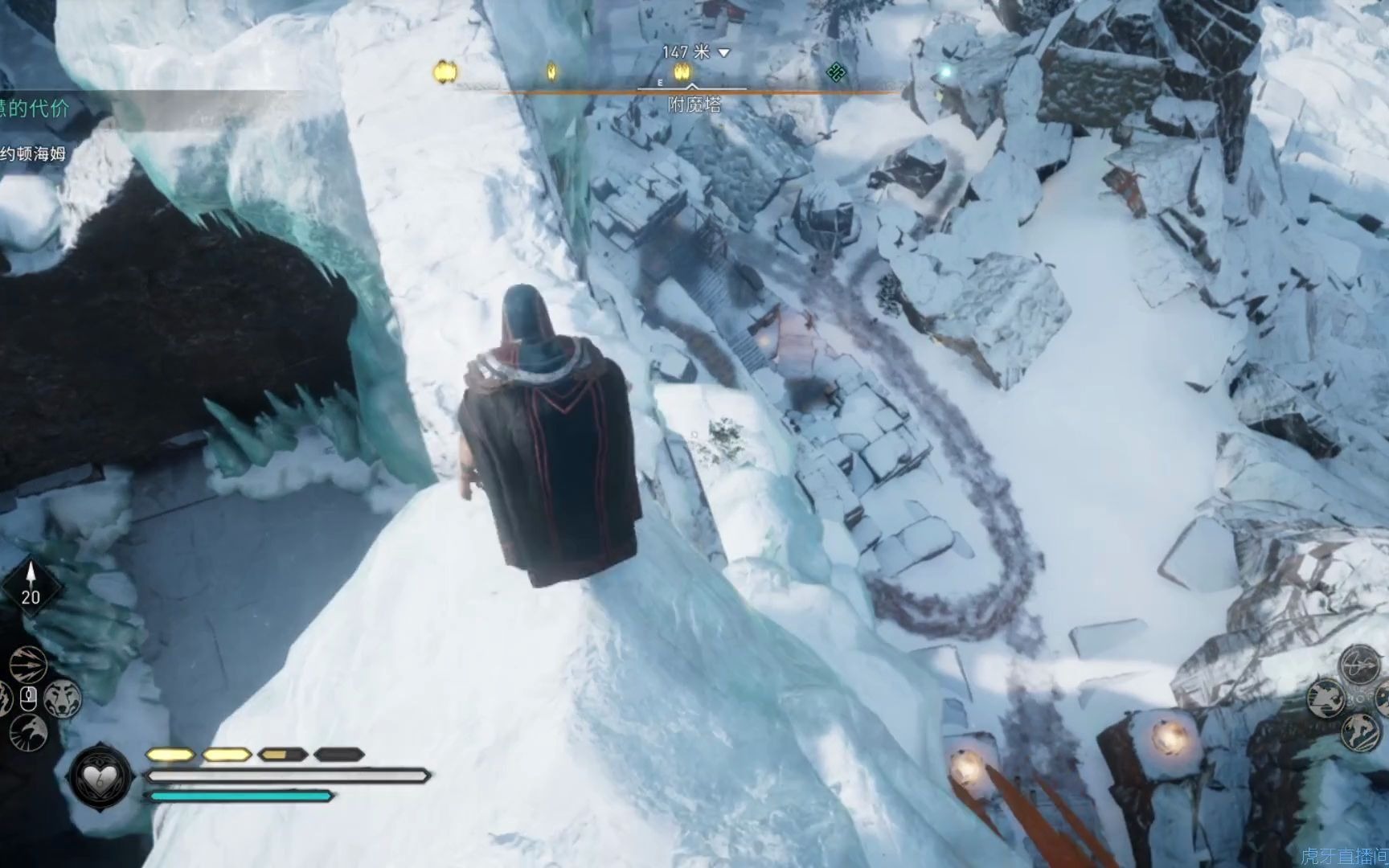This screenshot has height=868, width=1389.
Task: Open the quest tracker objective 约顿海姆
Action: 33,154
